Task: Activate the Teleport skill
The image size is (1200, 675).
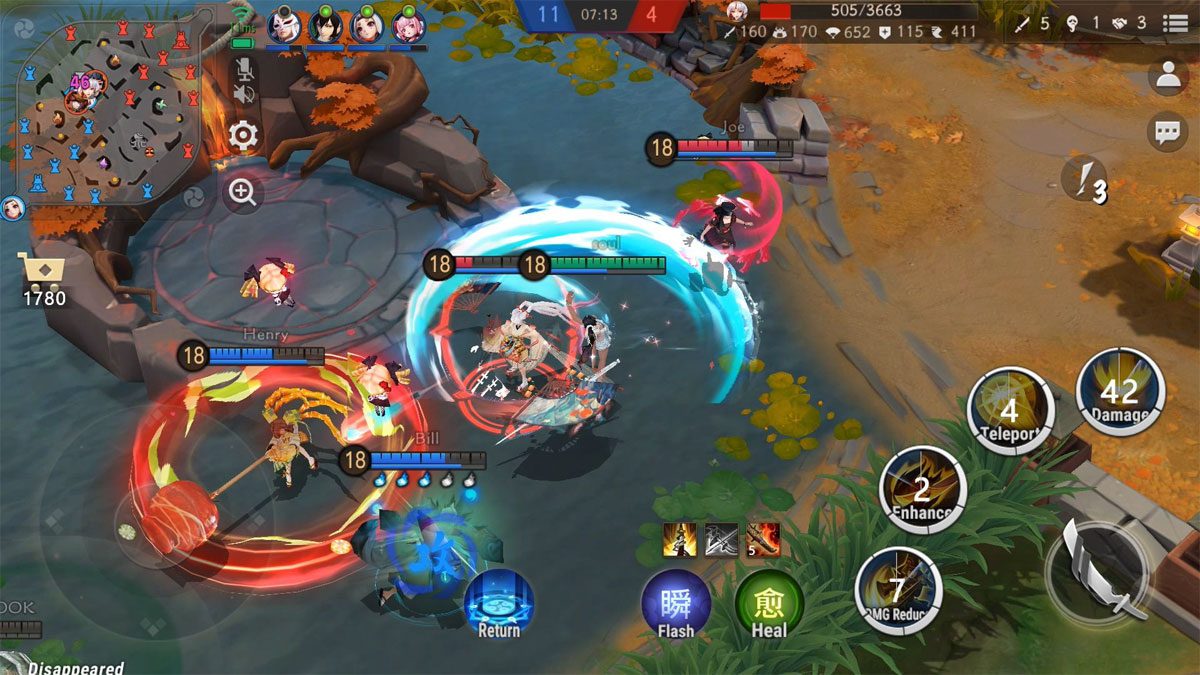Action: (1010, 412)
